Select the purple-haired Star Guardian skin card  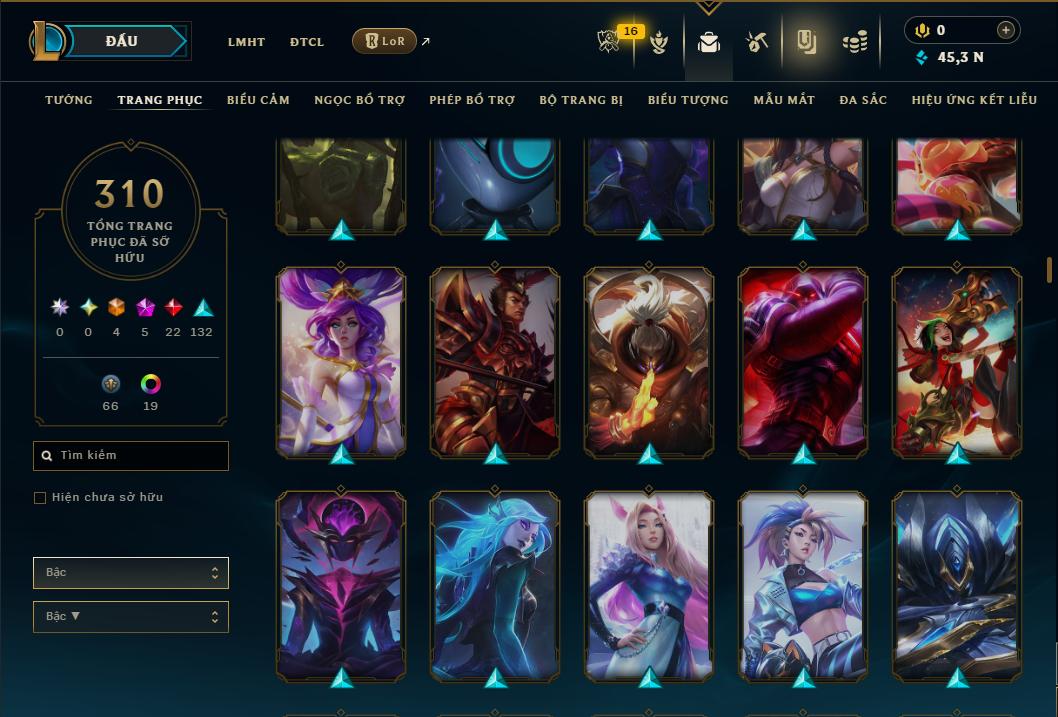pos(341,362)
